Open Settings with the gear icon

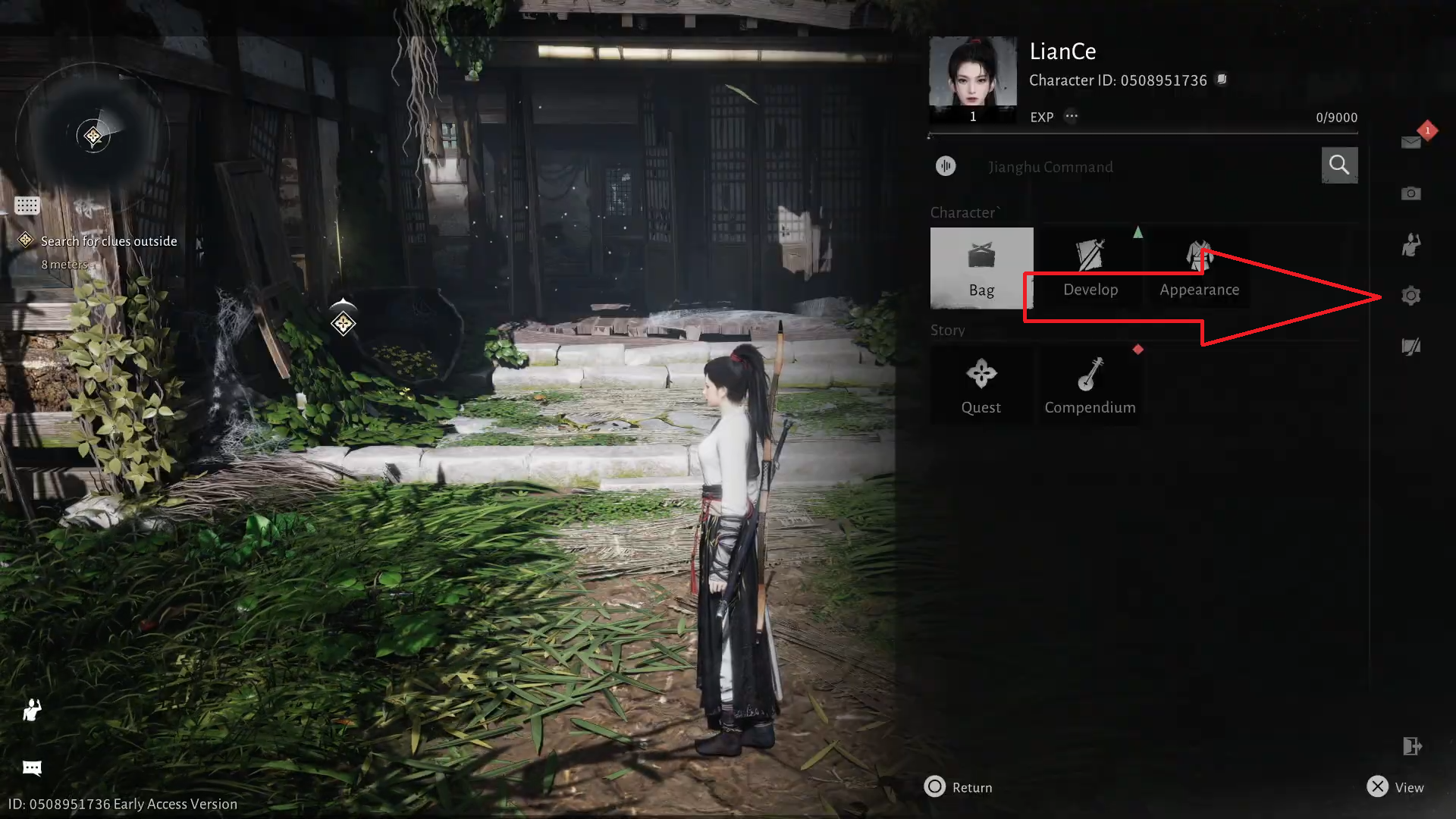pos(1410,296)
